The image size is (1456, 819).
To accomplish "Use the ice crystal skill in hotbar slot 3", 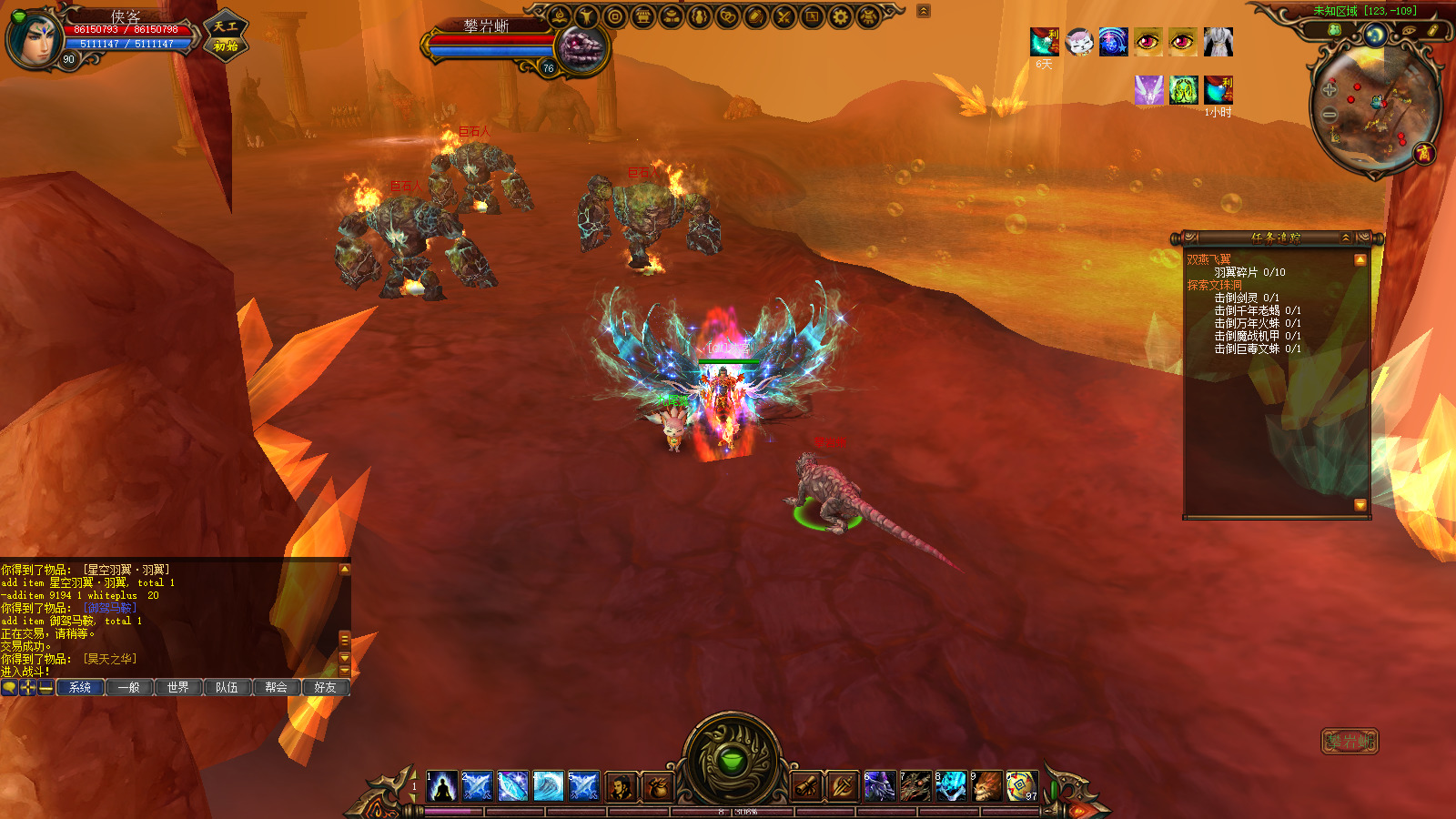I will [x=512, y=786].
